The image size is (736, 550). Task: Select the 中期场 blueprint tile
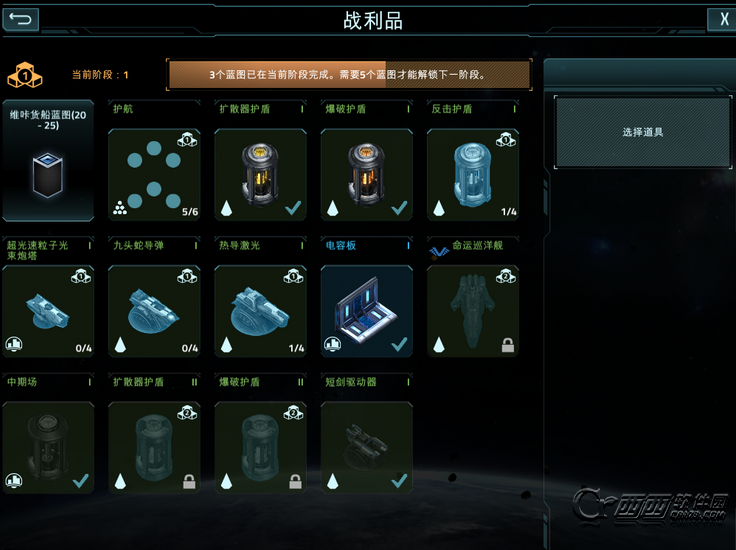[x=48, y=447]
